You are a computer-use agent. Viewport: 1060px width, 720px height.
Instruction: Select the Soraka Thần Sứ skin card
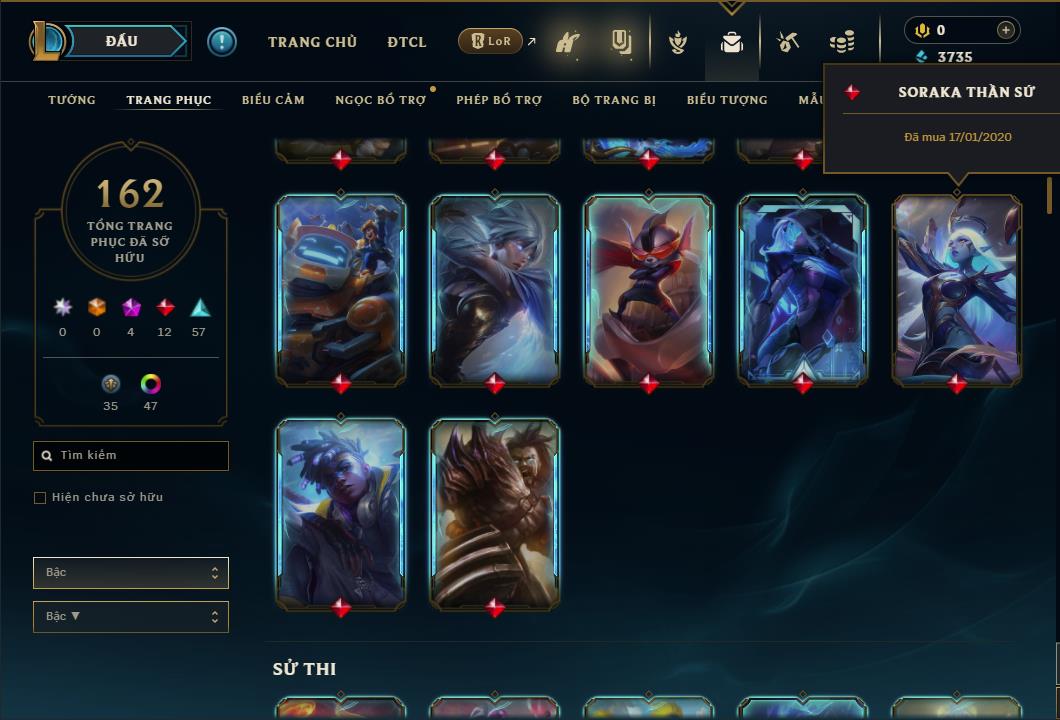(x=957, y=290)
